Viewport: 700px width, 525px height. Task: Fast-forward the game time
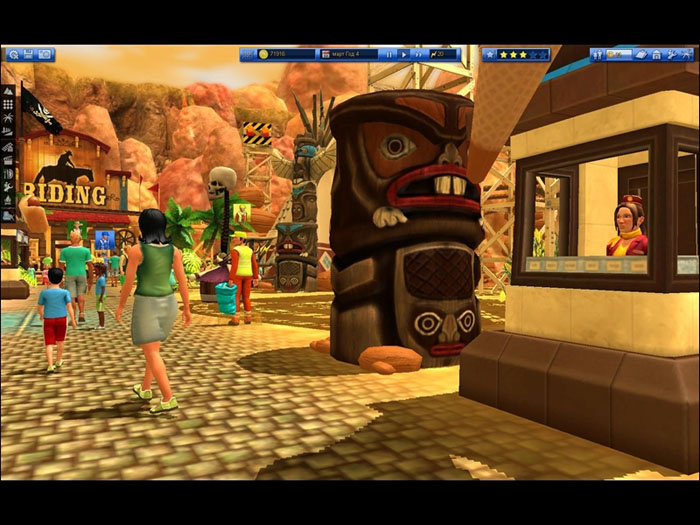click(x=419, y=54)
